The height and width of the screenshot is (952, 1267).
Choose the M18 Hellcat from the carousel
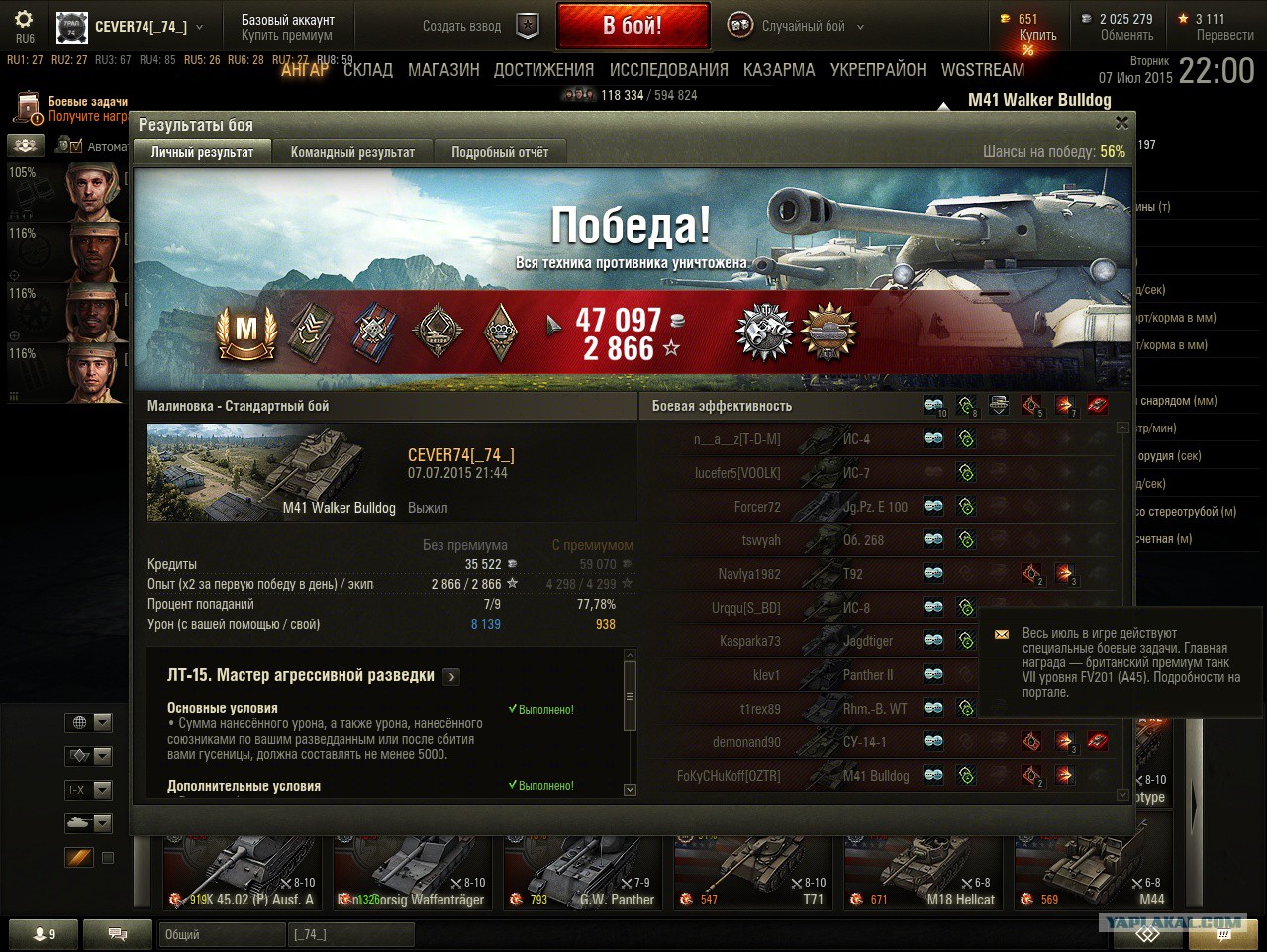(924, 871)
